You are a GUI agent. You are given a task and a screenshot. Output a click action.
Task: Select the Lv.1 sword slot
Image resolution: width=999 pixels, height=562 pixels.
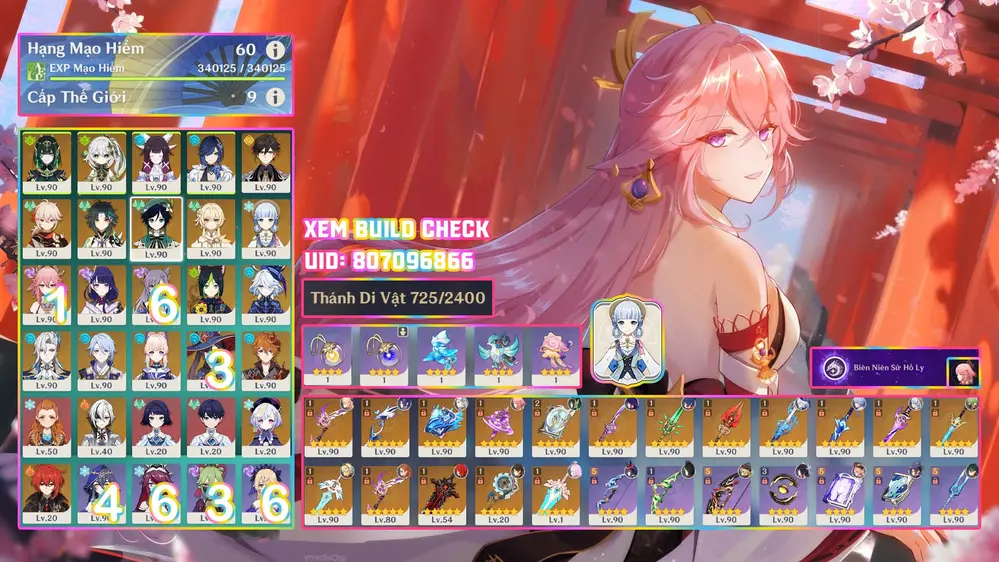(x=555, y=490)
